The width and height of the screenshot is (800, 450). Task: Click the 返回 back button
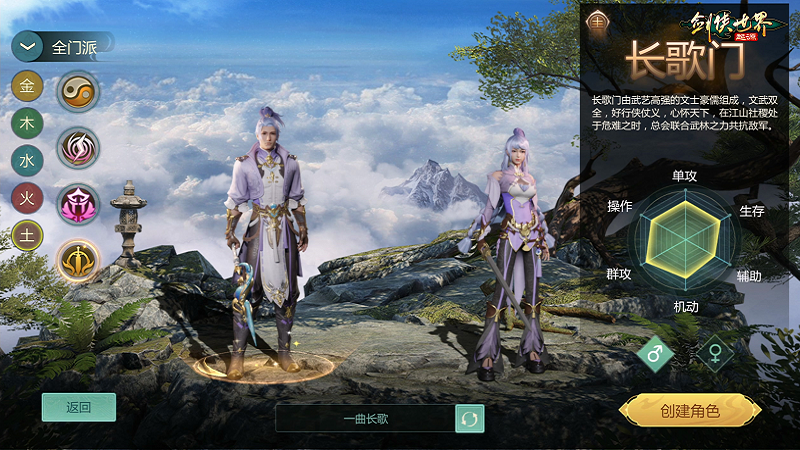[x=79, y=407]
